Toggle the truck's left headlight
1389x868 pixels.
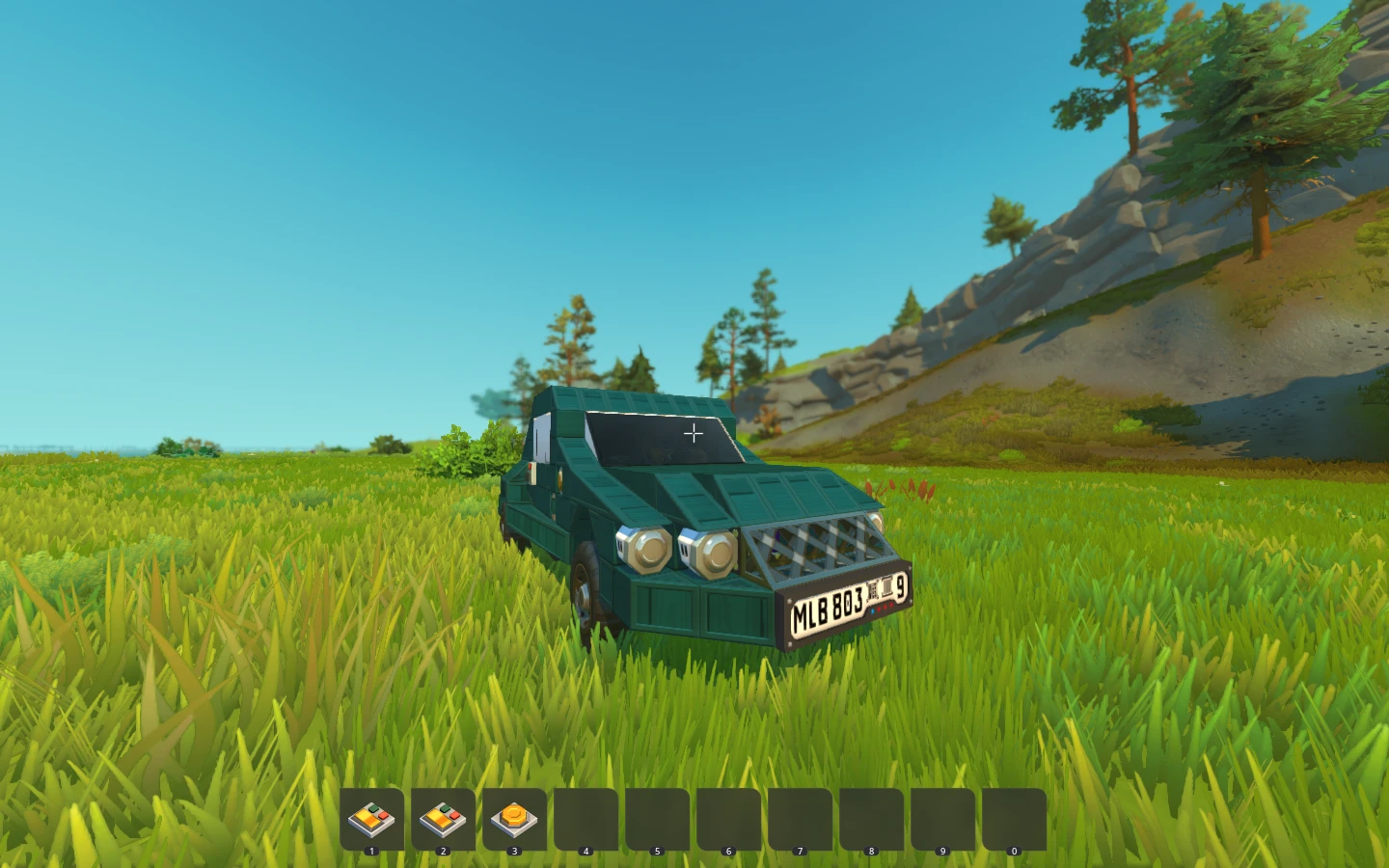click(644, 550)
